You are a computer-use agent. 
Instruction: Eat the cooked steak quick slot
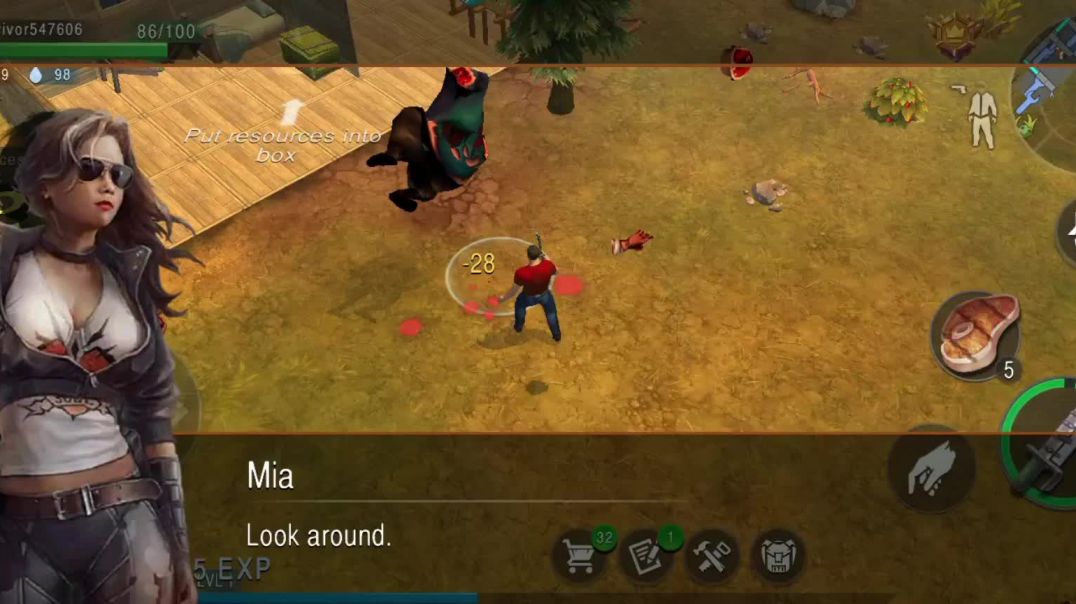(x=976, y=336)
